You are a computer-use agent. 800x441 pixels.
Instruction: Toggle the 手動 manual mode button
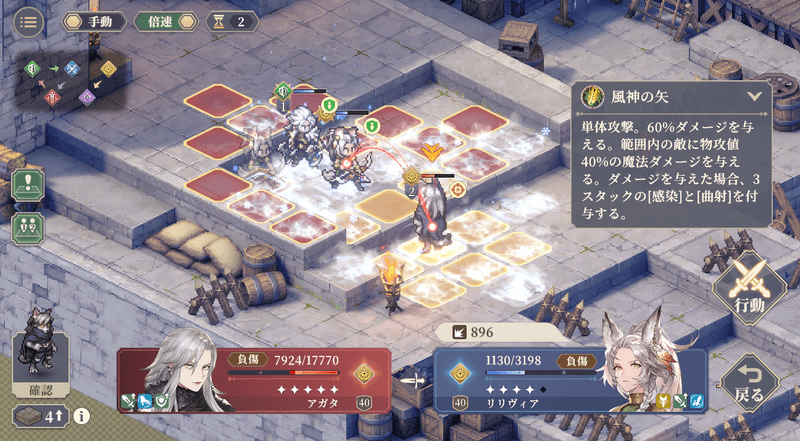tap(93, 21)
